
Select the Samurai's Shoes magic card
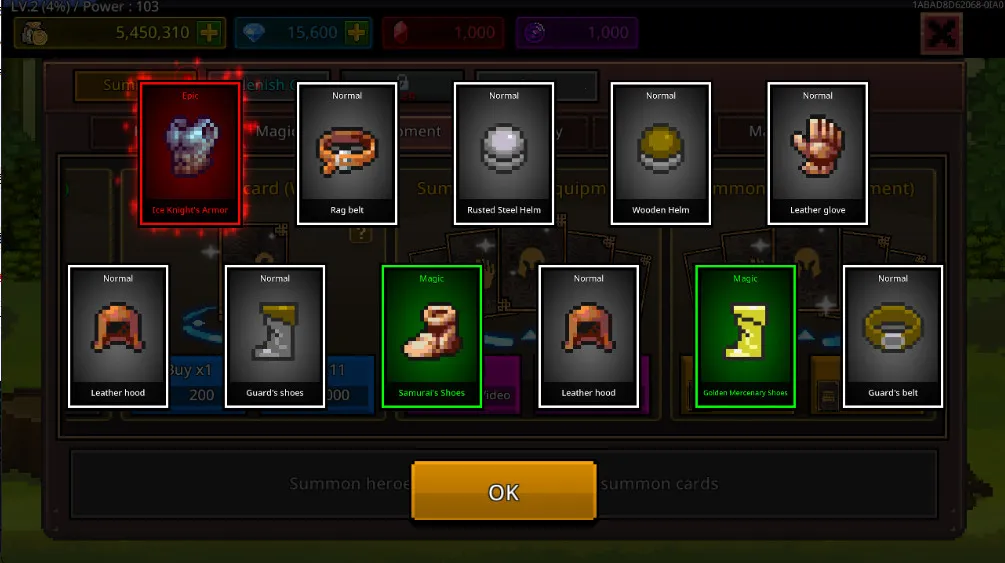[x=432, y=336]
